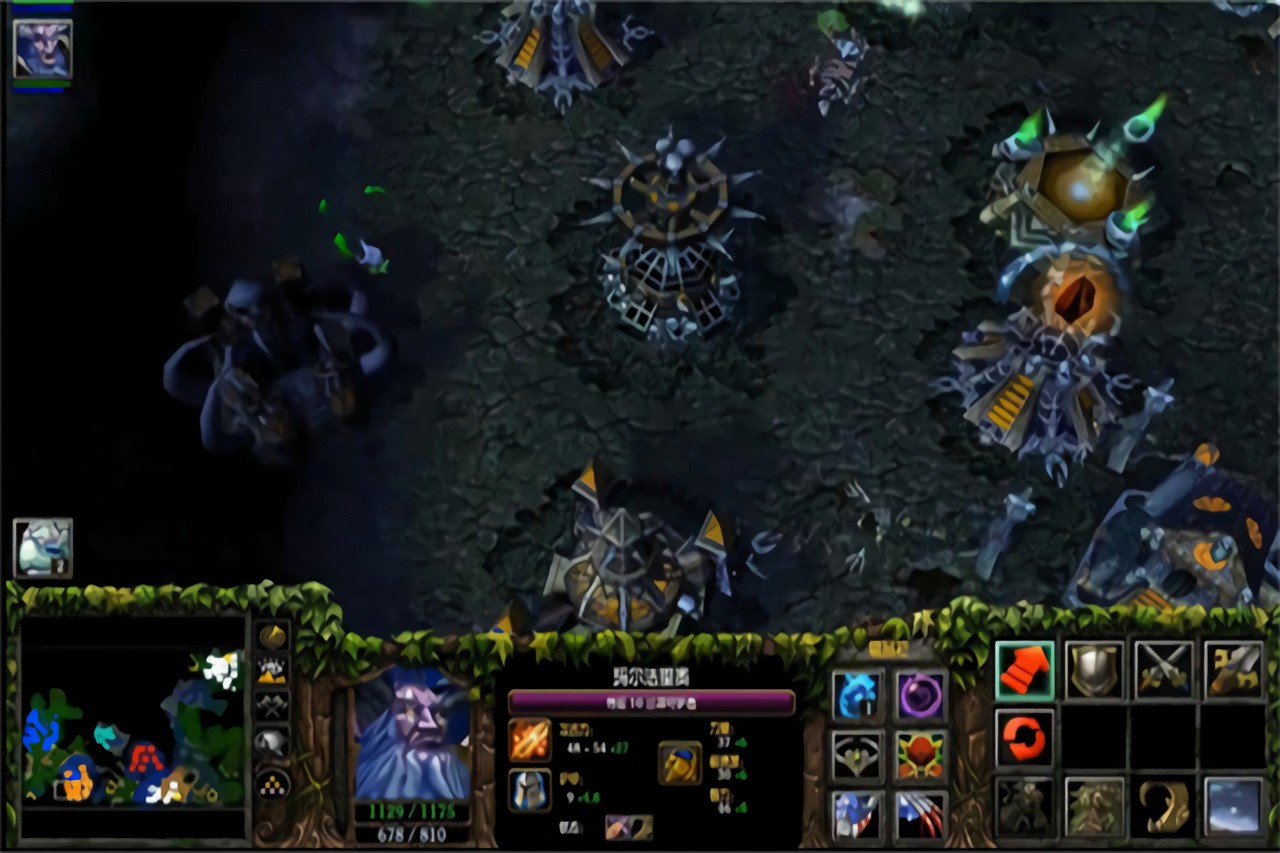This screenshot has width=1280, height=853.
Task: Select the purple ring inventory item
Action: pos(920,695)
